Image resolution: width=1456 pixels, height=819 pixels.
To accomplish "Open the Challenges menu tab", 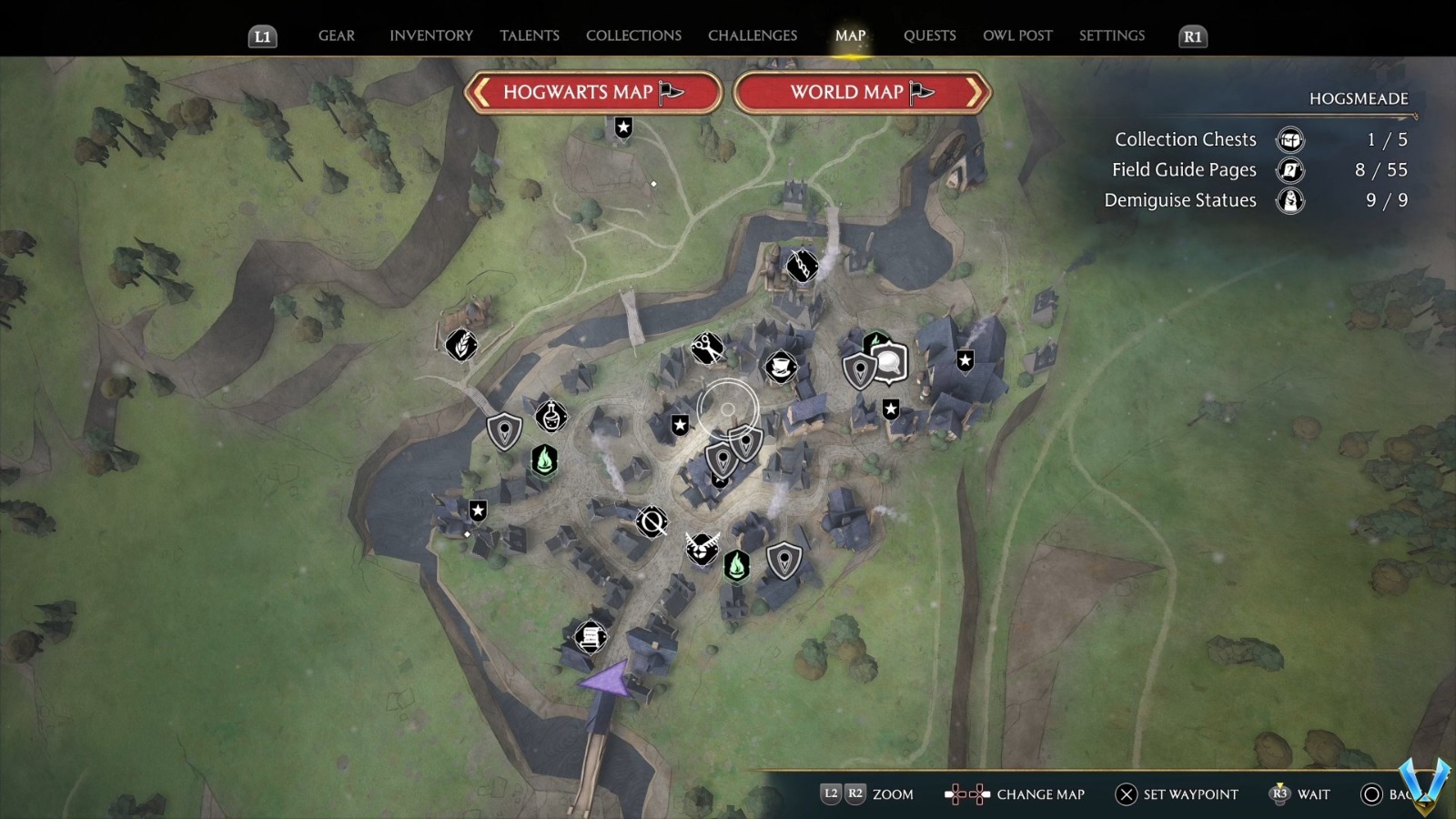I will point(752,35).
